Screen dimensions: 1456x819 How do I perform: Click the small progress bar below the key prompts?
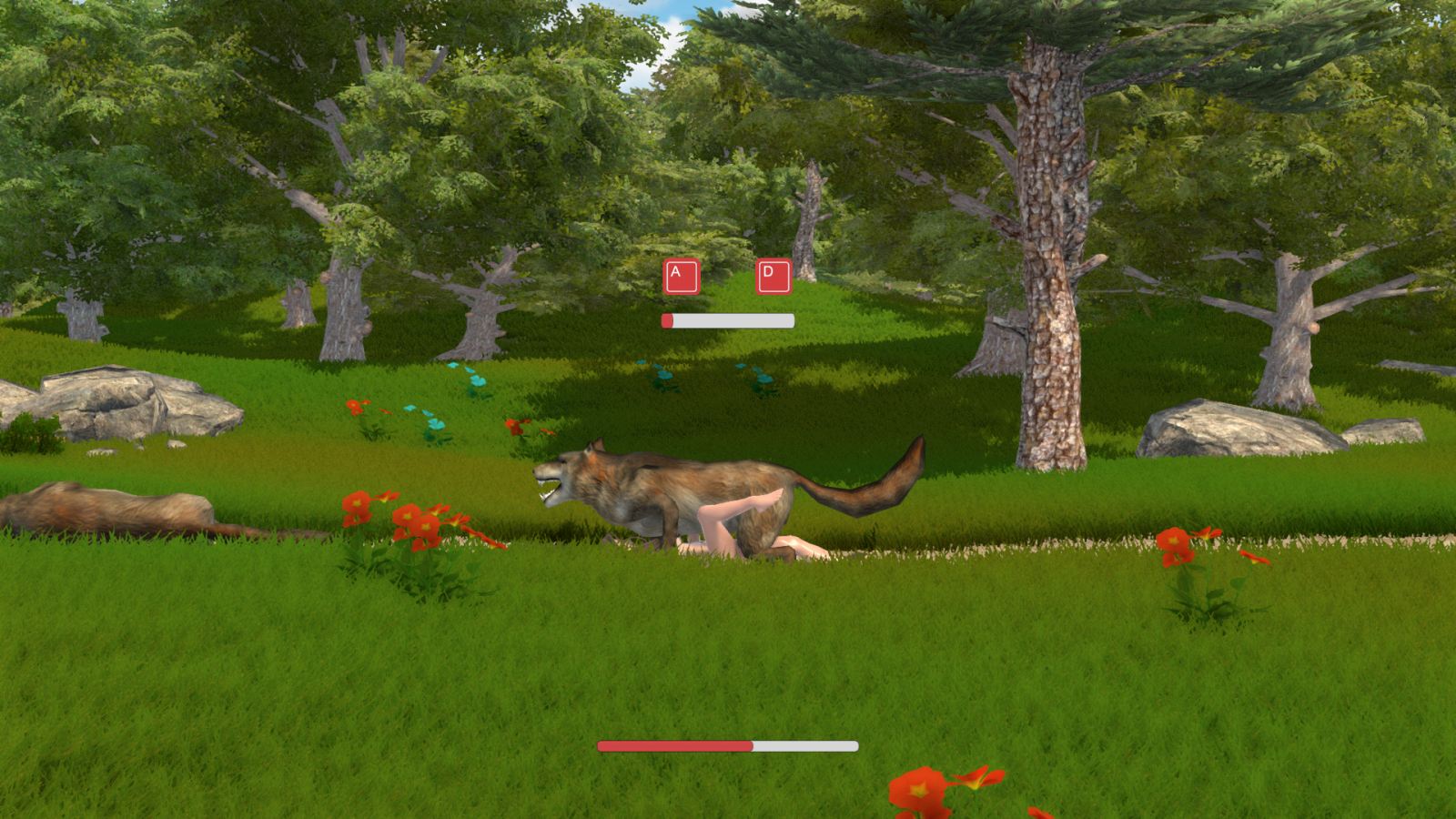coord(728,320)
